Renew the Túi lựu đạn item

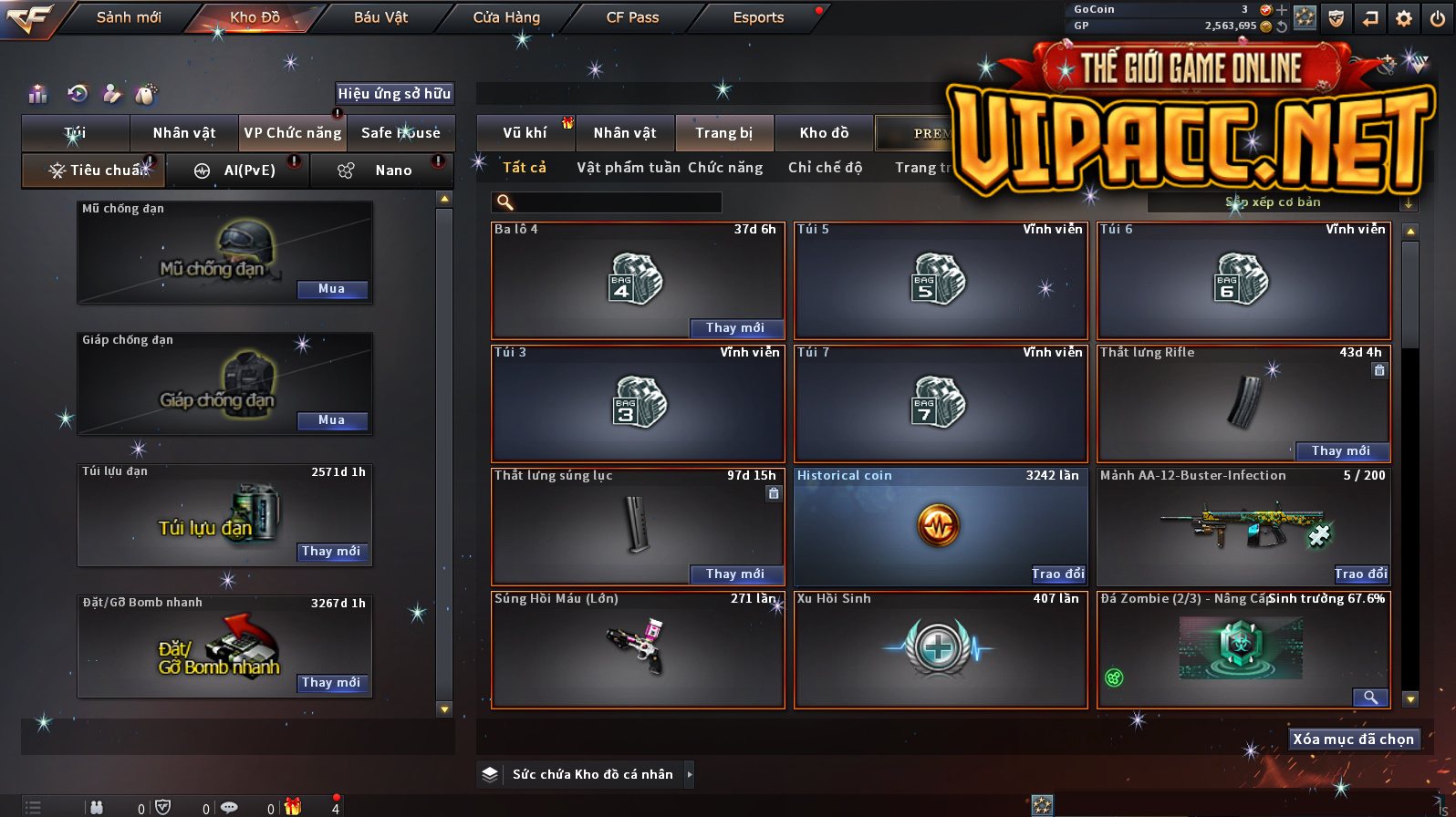click(x=332, y=552)
